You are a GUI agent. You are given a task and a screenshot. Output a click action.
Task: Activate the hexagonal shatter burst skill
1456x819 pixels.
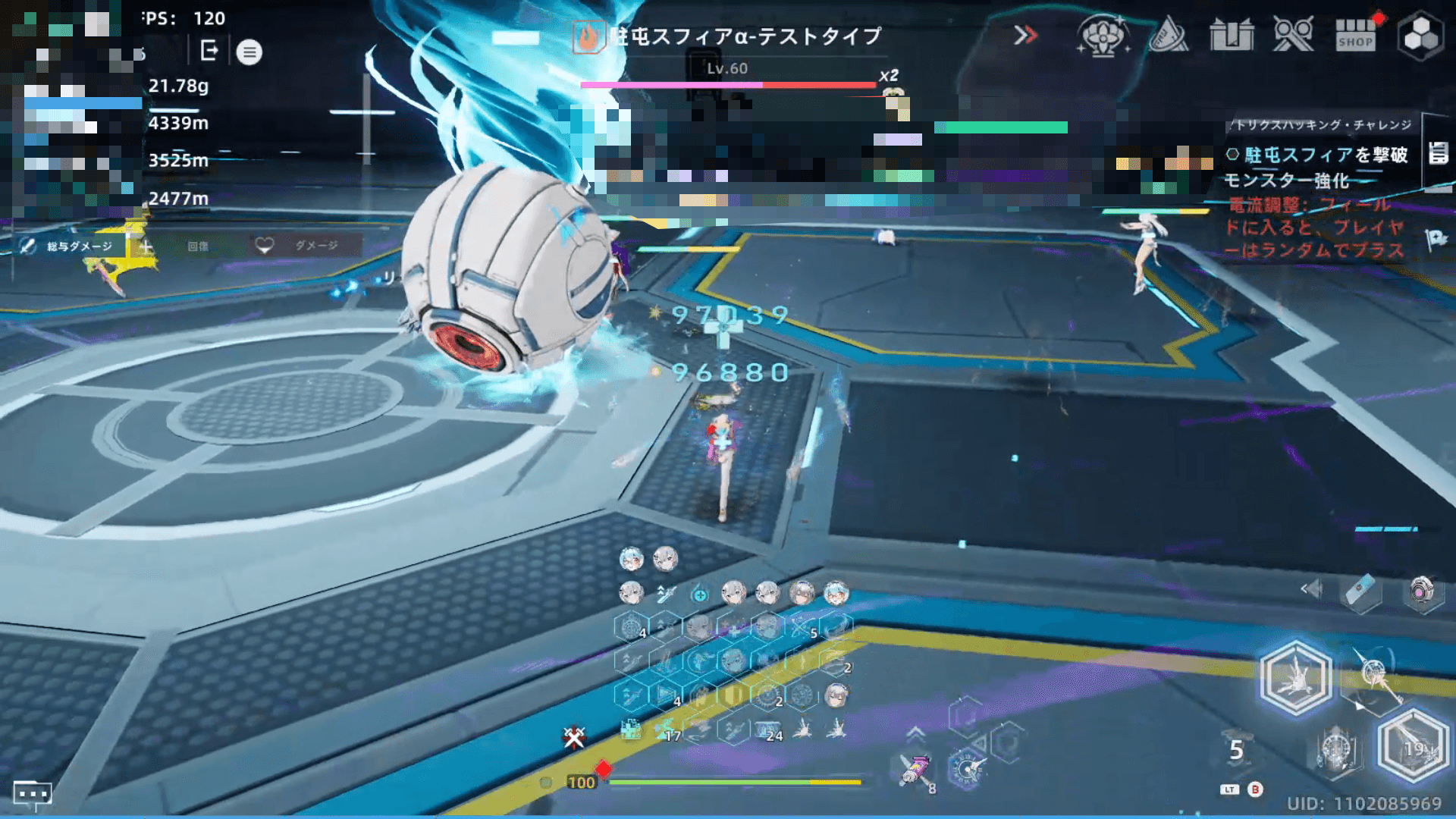[1295, 677]
